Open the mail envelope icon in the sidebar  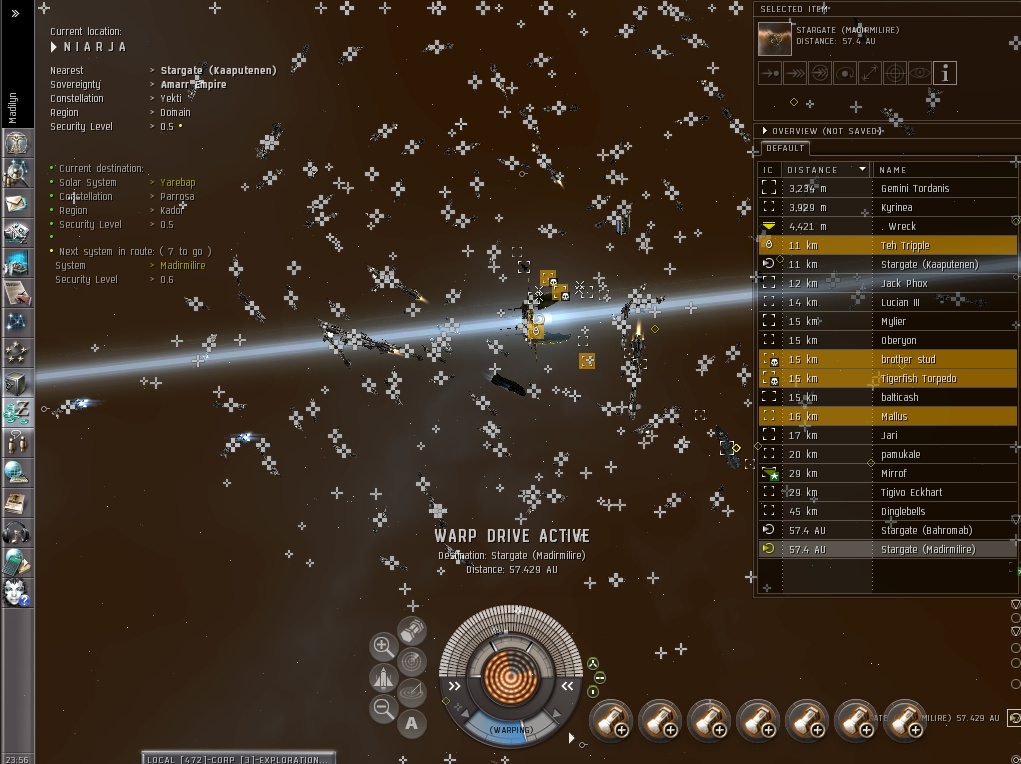(x=17, y=203)
